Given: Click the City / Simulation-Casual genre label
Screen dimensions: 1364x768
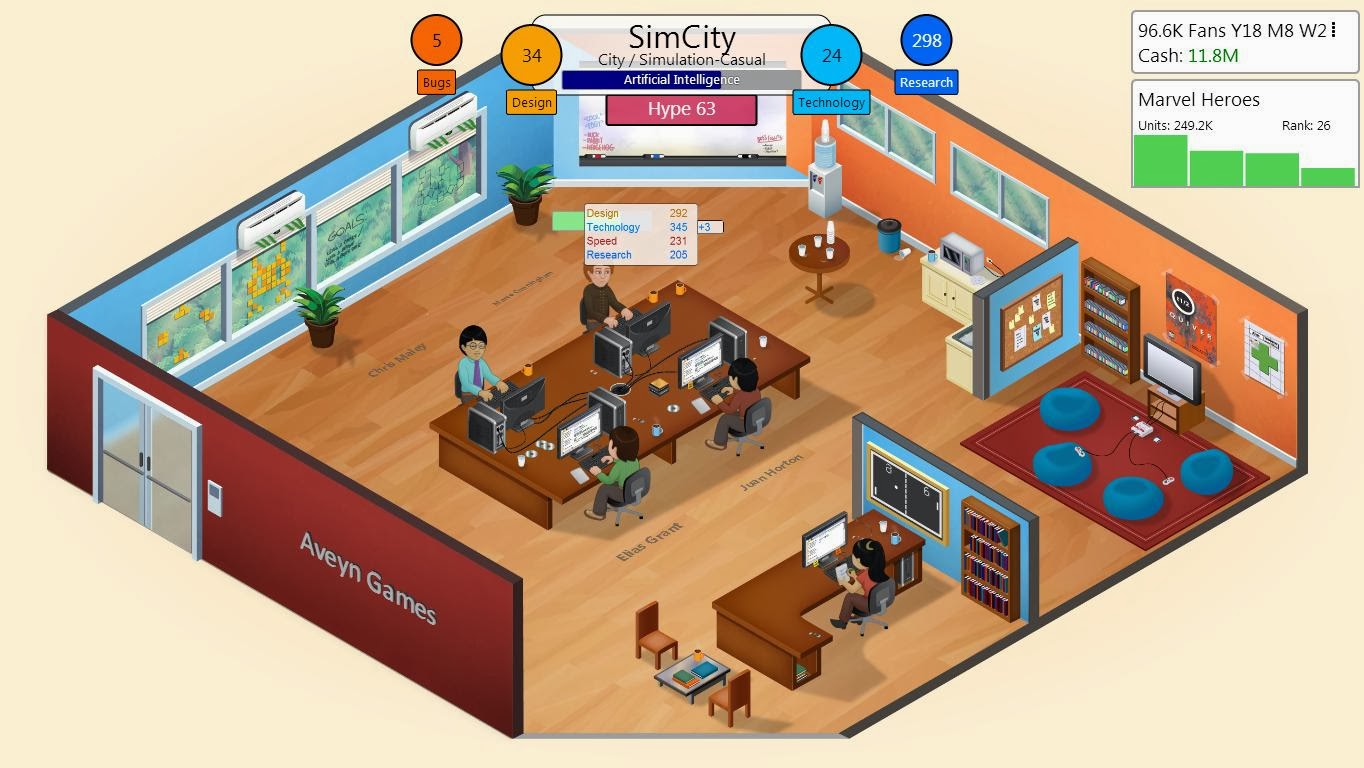Looking at the screenshot, I should (x=680, y=59).
